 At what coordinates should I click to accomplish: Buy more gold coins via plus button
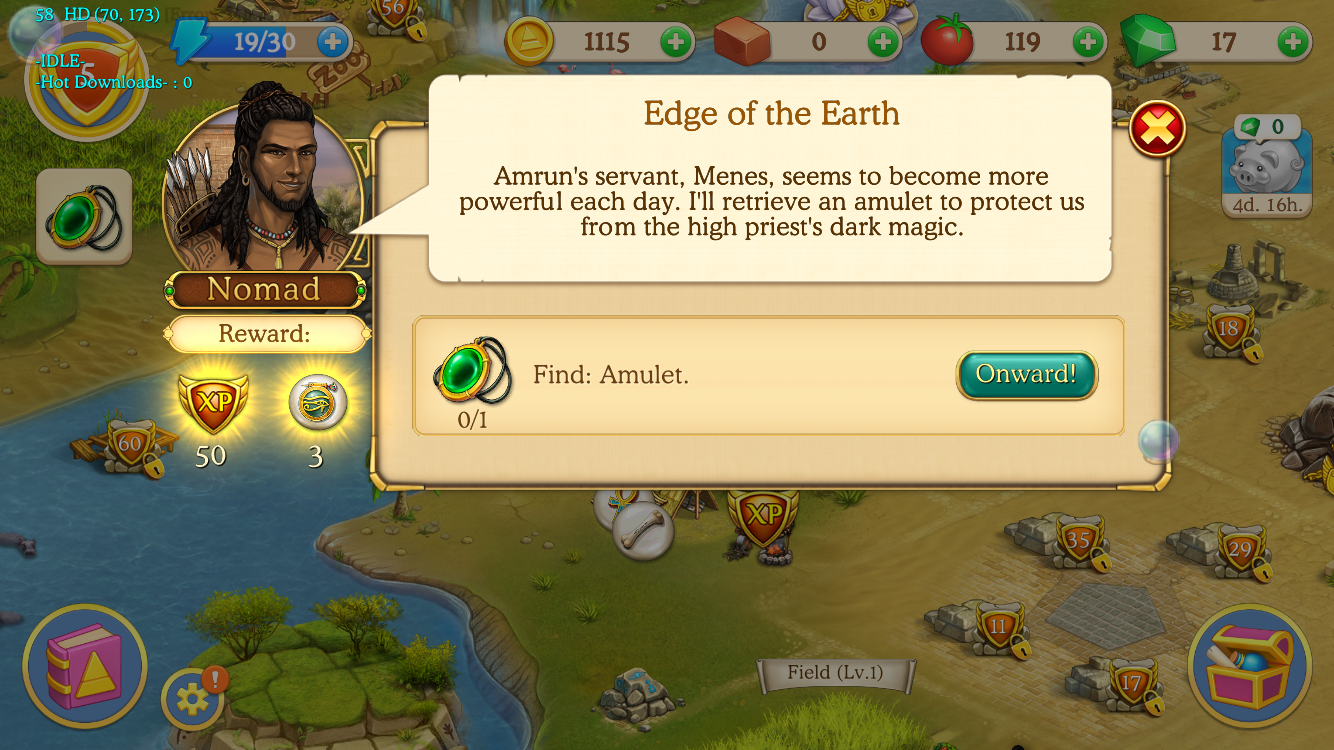pos(676,42)
